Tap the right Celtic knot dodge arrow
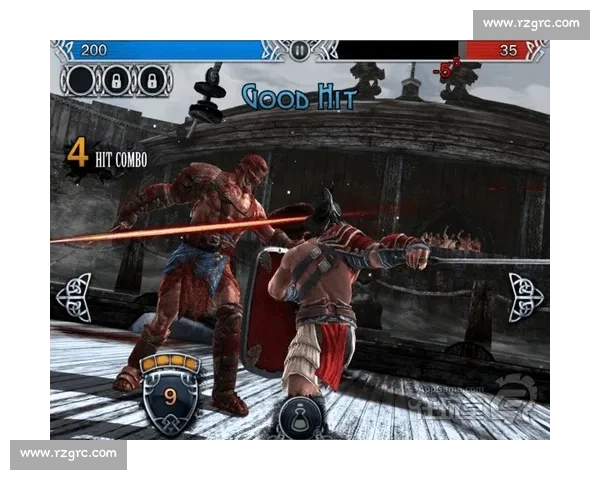This screenshot has height=480, width=600. tap(525, 296)
